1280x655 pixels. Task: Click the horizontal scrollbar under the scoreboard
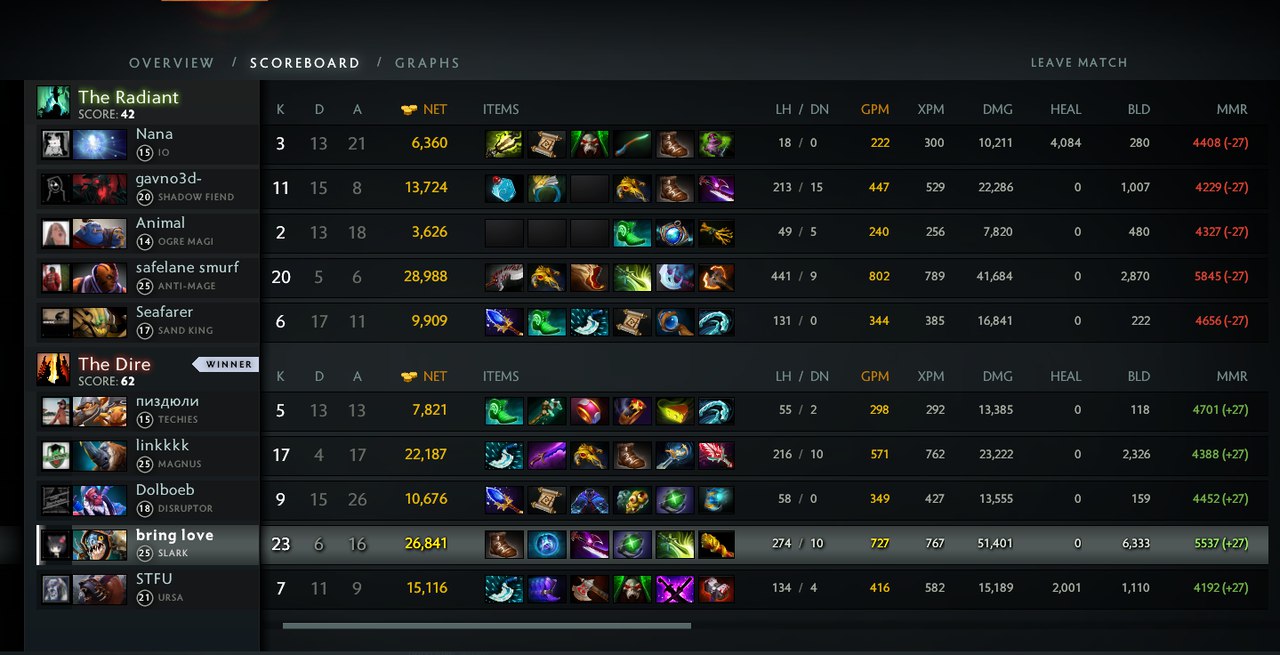pos(486,626)
